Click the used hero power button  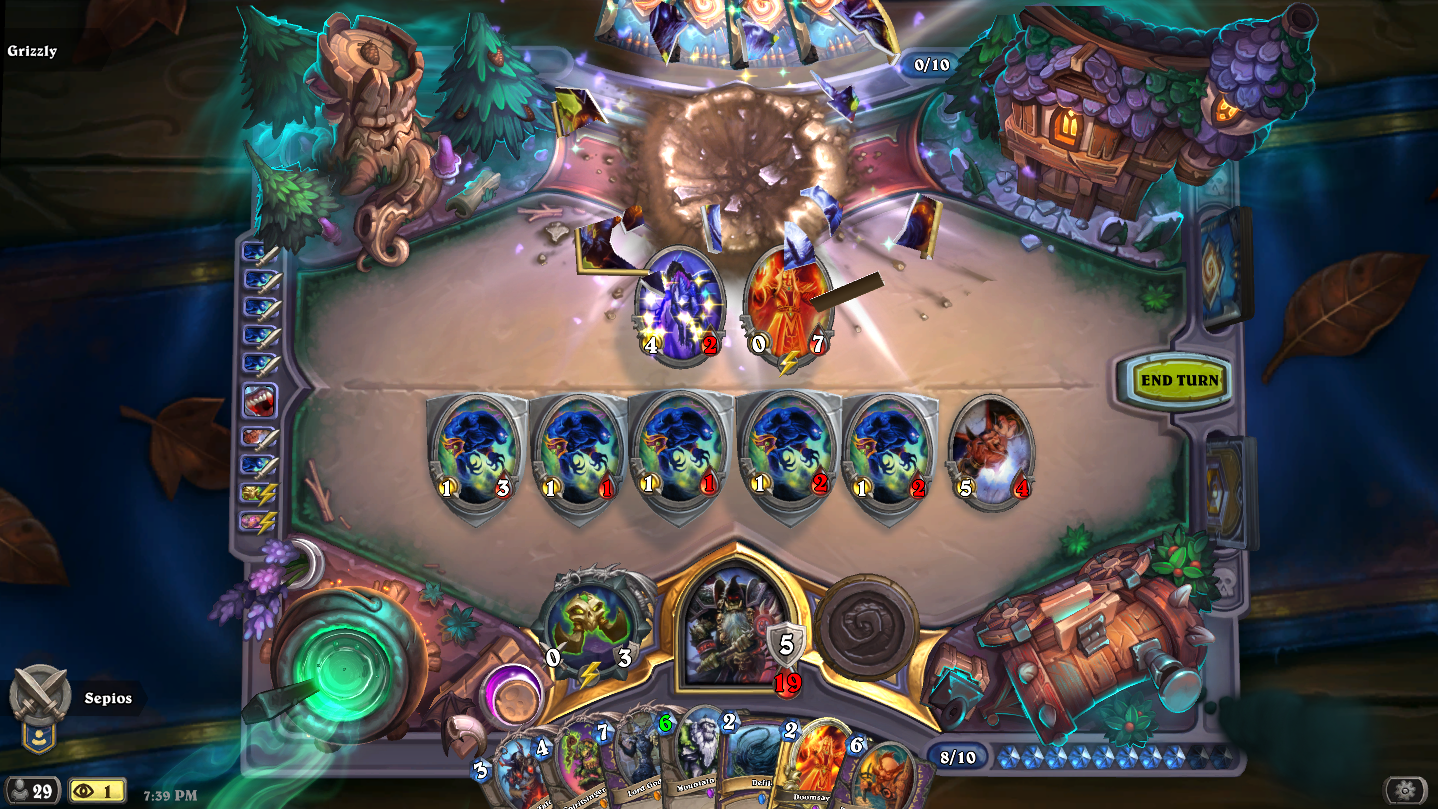click(866, 625)
